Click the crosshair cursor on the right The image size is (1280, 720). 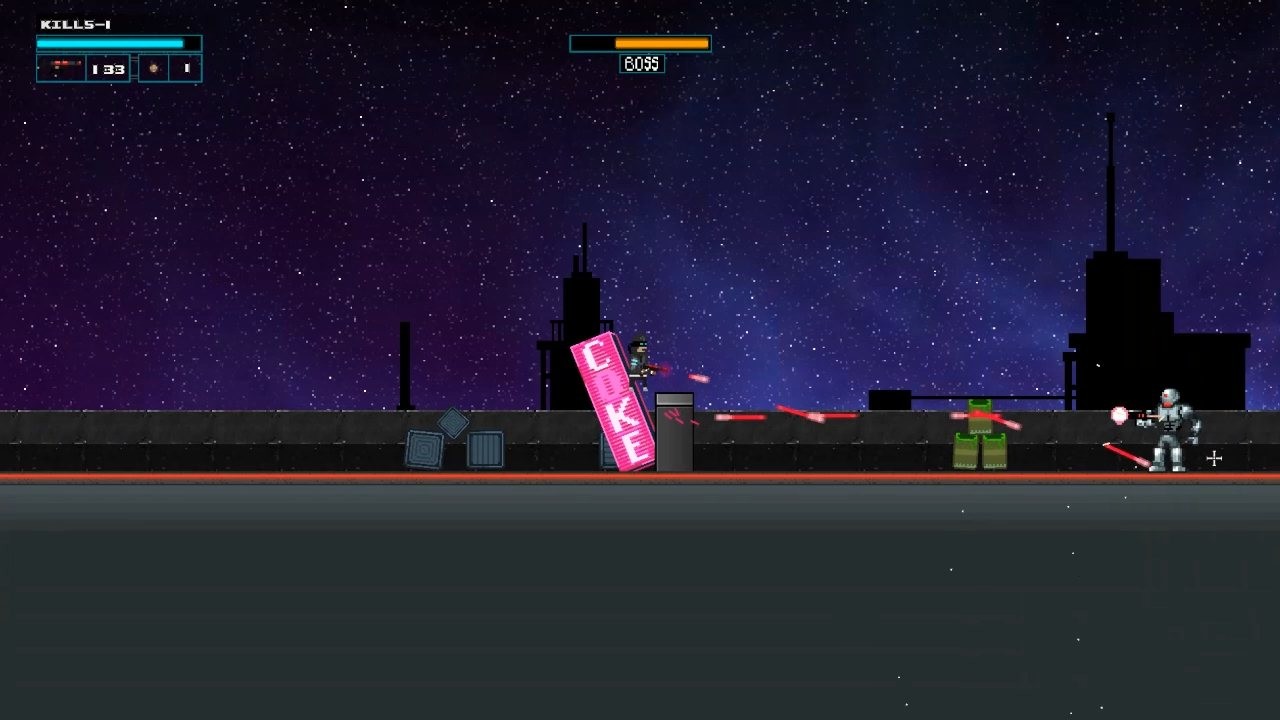click(x=1213, y=459)
